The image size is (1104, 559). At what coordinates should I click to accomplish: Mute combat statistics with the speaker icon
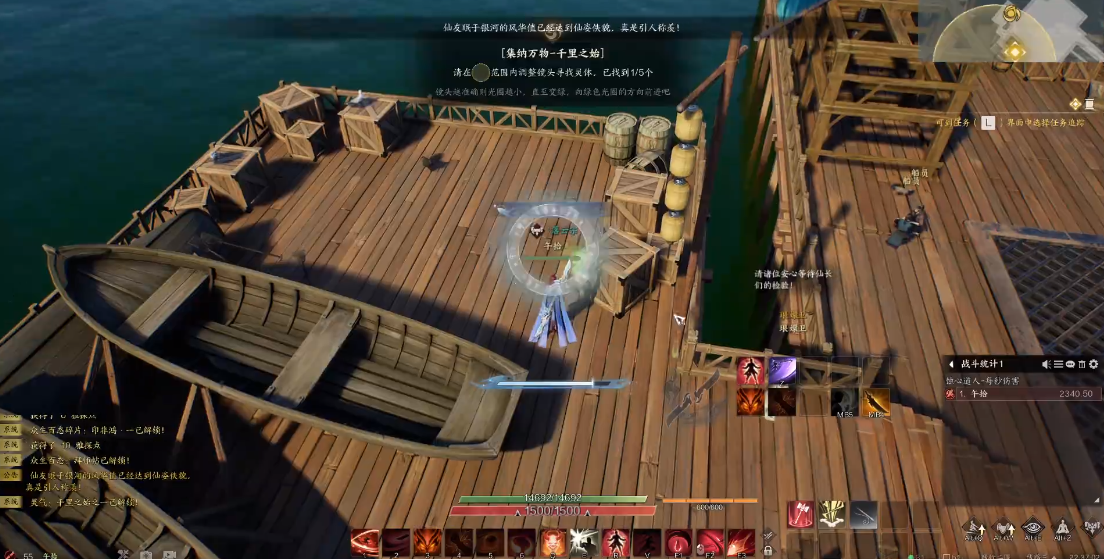point(1046,364)
